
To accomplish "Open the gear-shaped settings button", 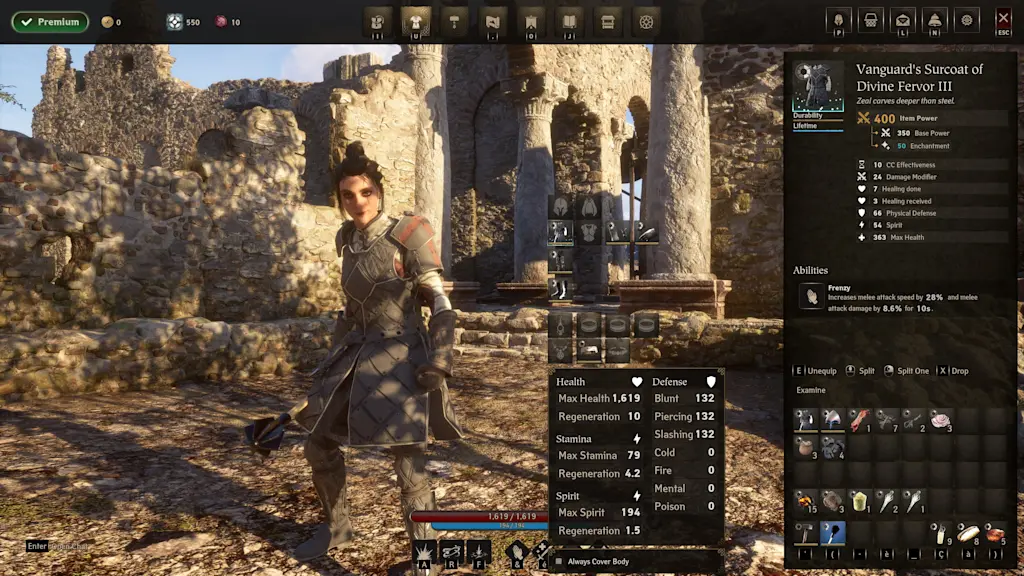I will pos(966,20).
